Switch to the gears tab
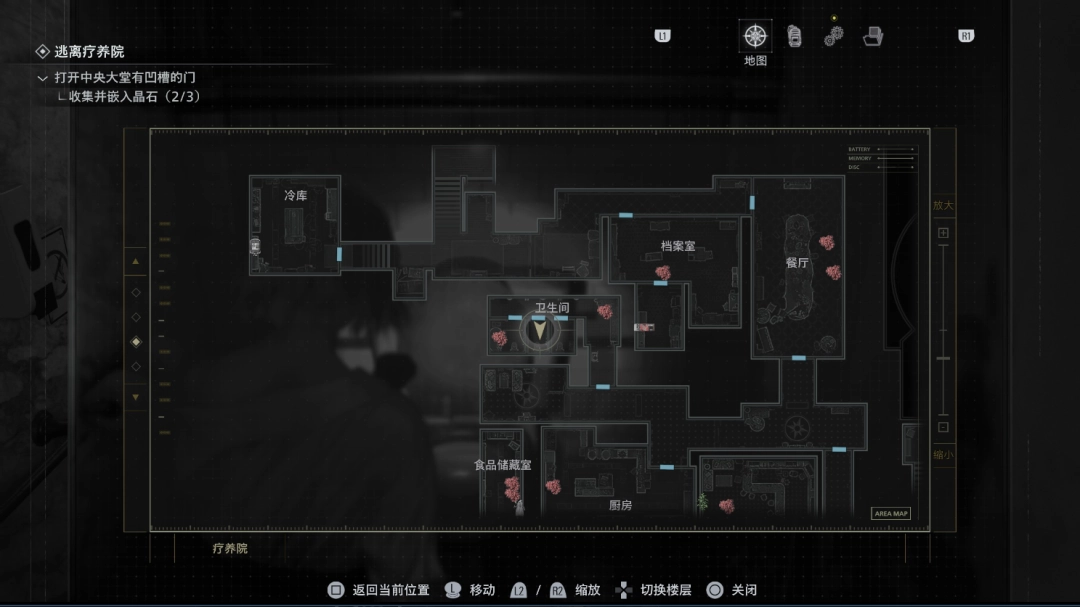 click(x=834, y=36)
